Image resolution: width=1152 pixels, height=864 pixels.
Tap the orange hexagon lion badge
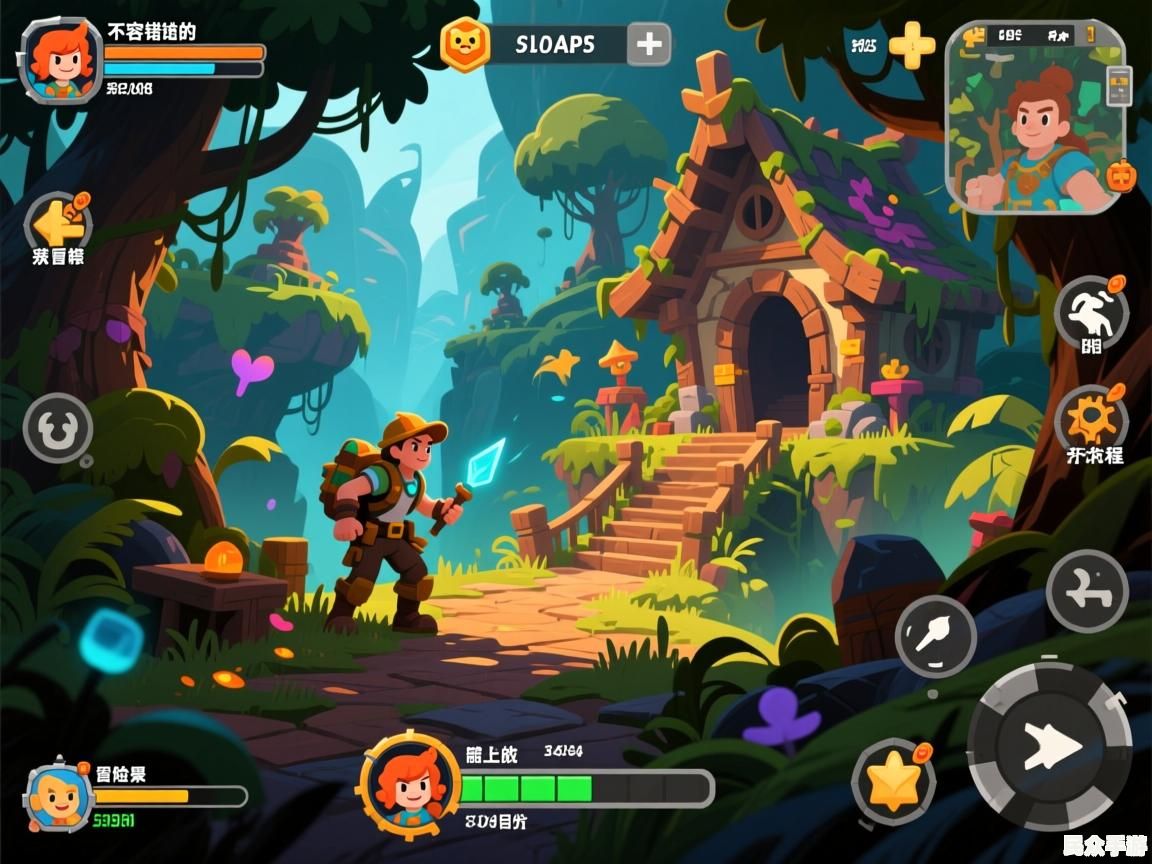click(x=465, y=44)
